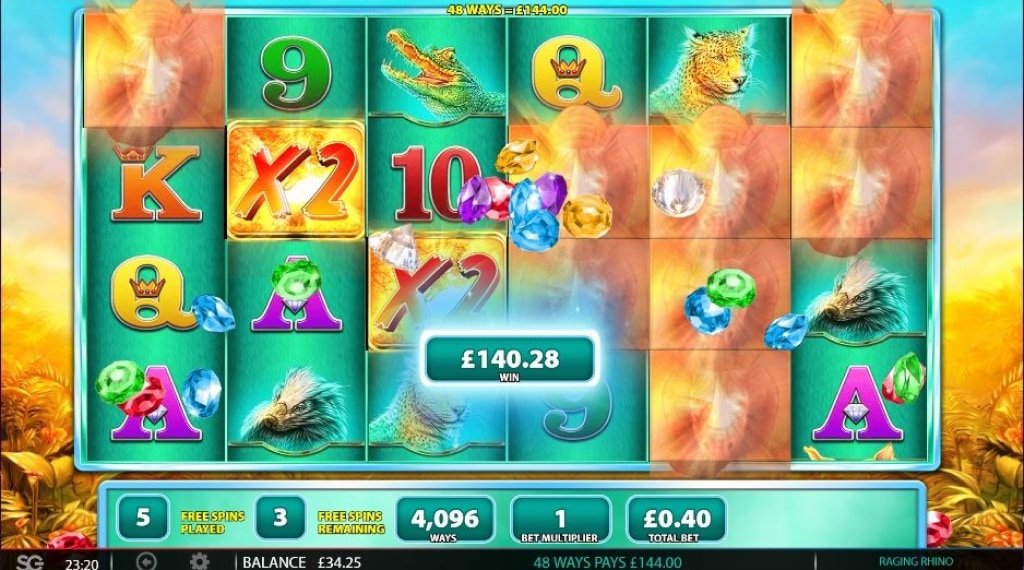Open the Total Bet panel

(x=675, y=520)
